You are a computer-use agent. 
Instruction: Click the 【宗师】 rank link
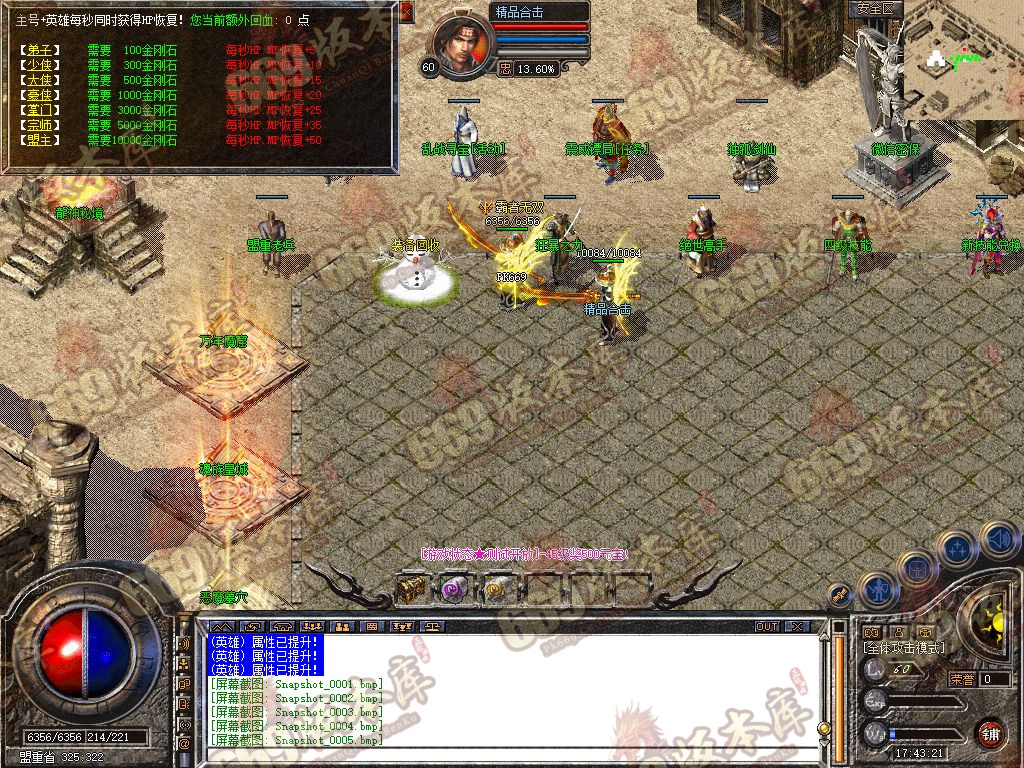pos(40,125)
